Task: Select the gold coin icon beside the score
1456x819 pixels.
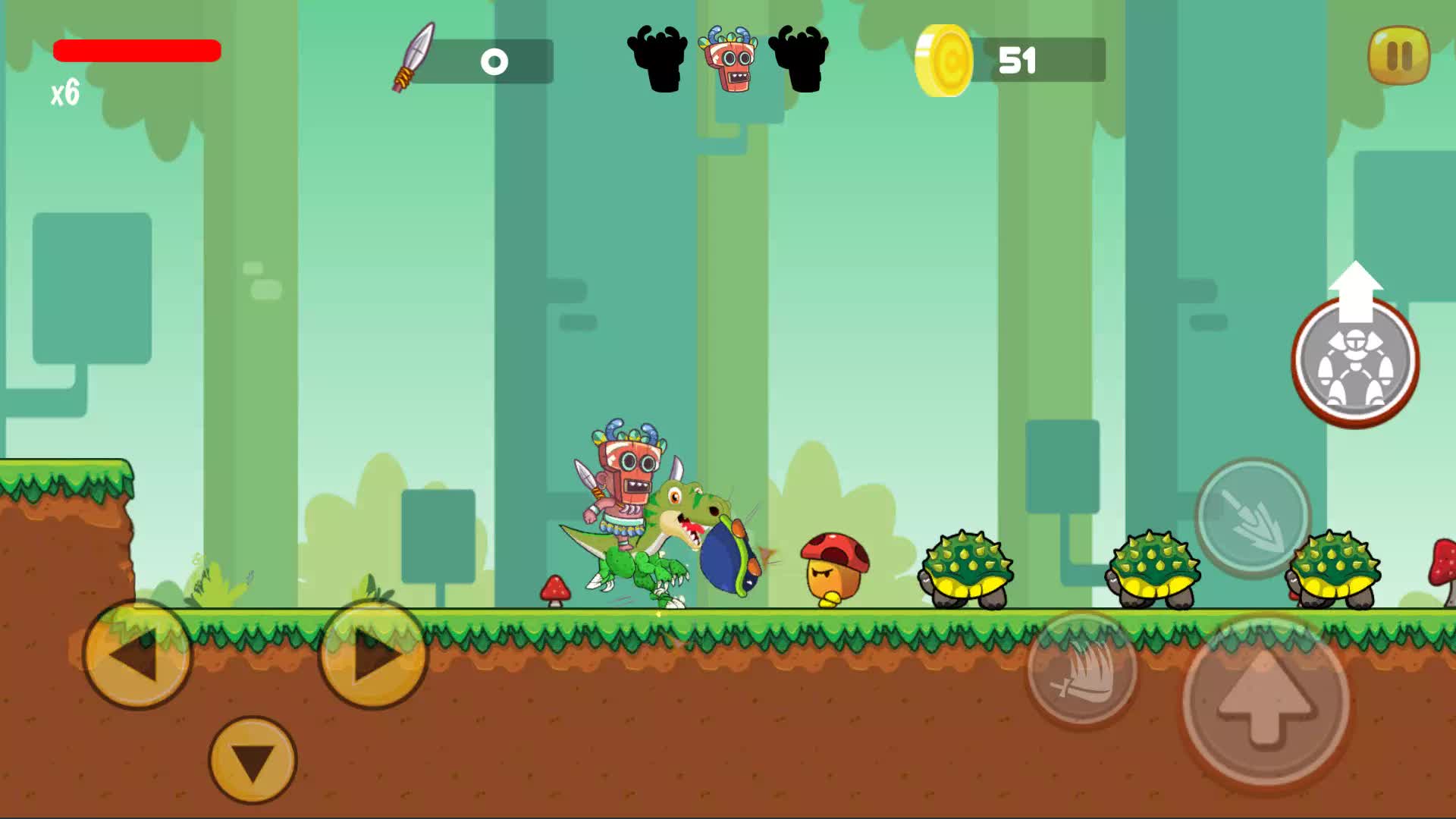Action: pyautogui.click(x=945, y=59)
